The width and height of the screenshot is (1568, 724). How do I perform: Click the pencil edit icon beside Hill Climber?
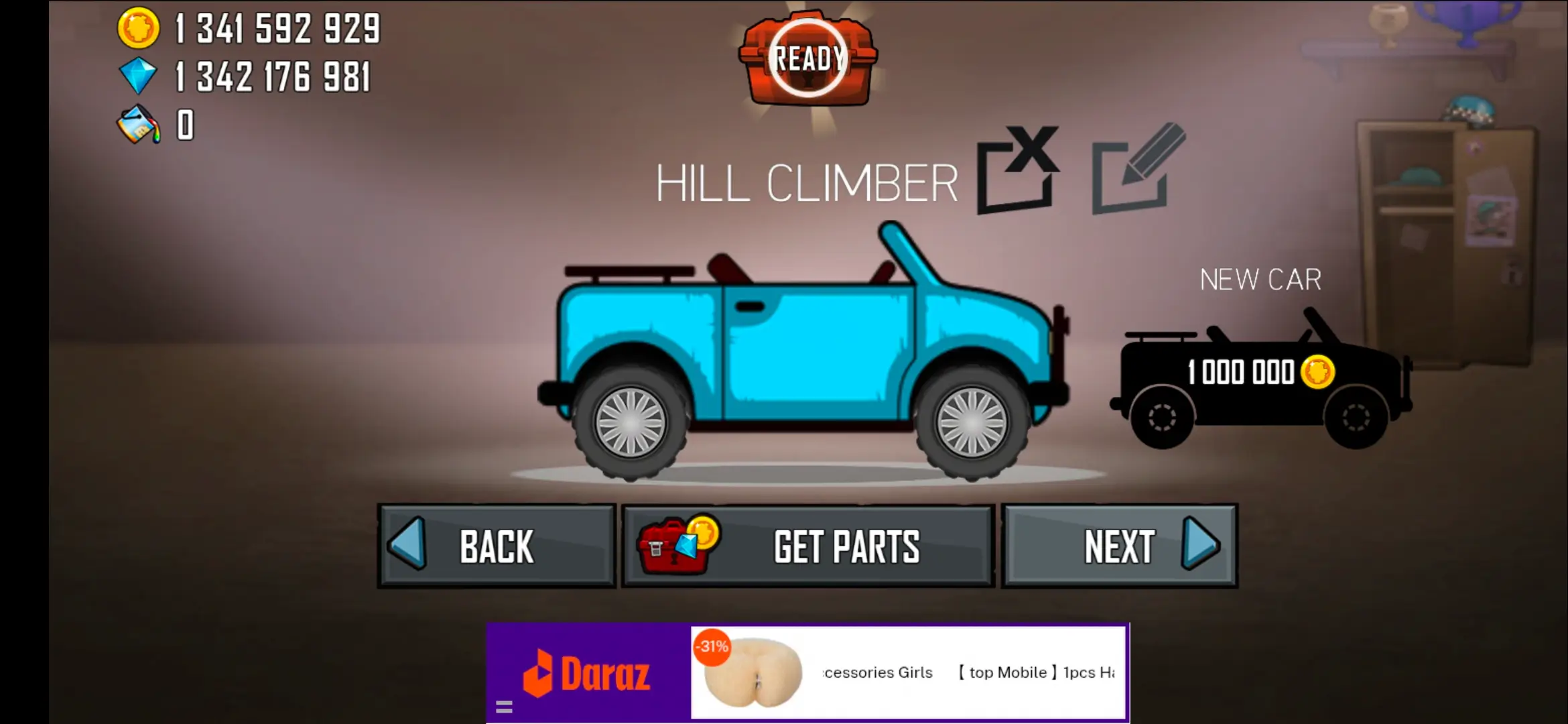click(x=1138, y=170)
